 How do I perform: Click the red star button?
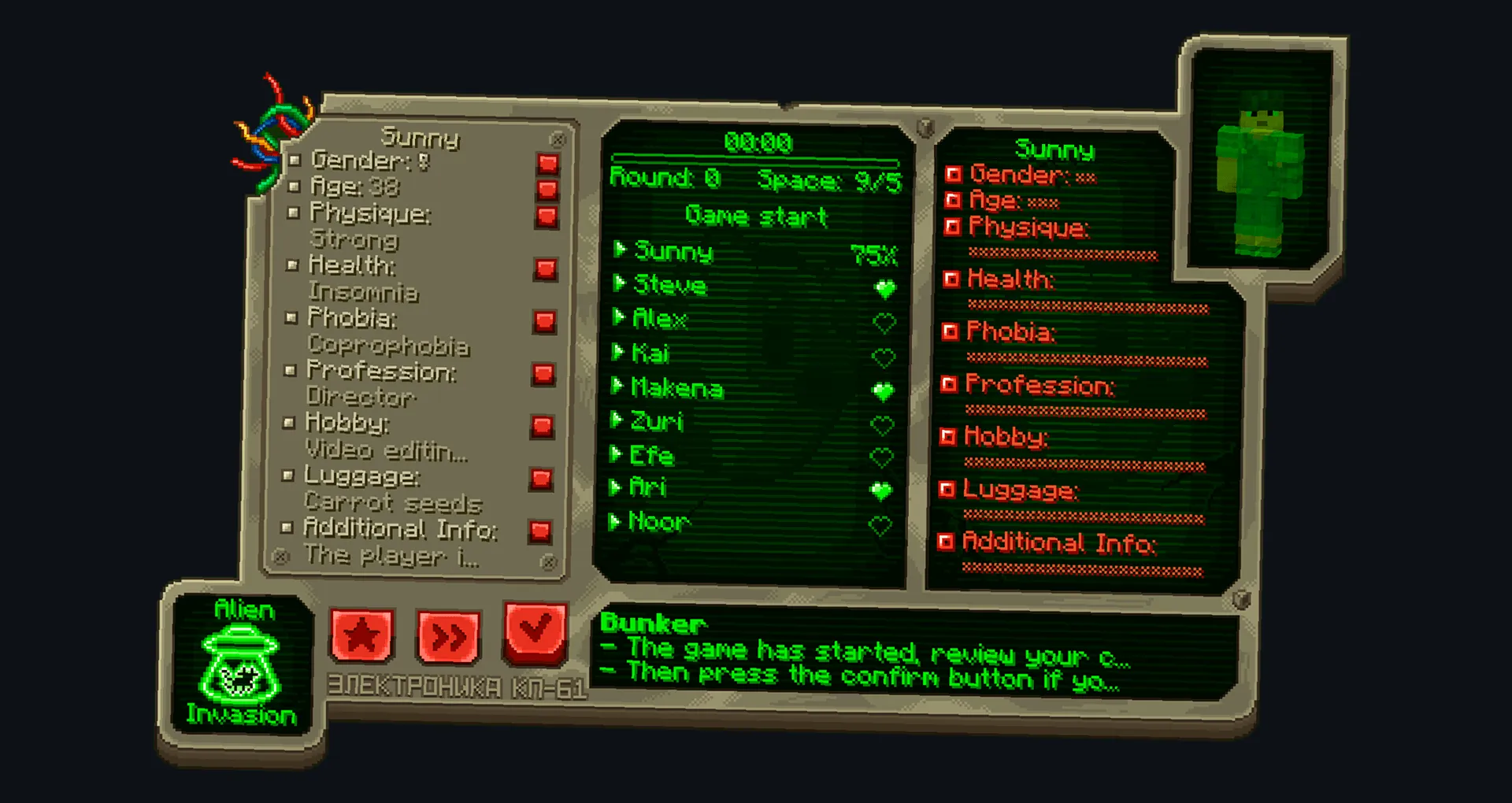tap(361, 634)
